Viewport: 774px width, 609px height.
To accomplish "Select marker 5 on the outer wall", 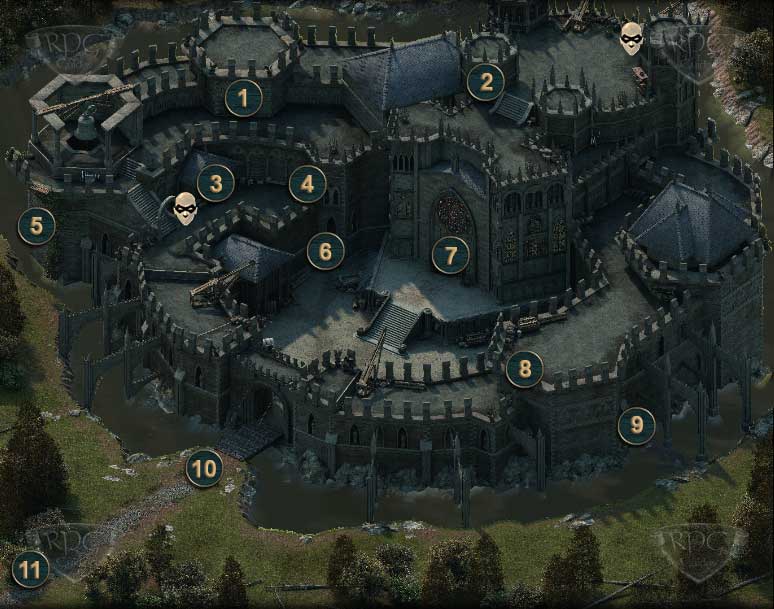I will (x=37, y=226).
